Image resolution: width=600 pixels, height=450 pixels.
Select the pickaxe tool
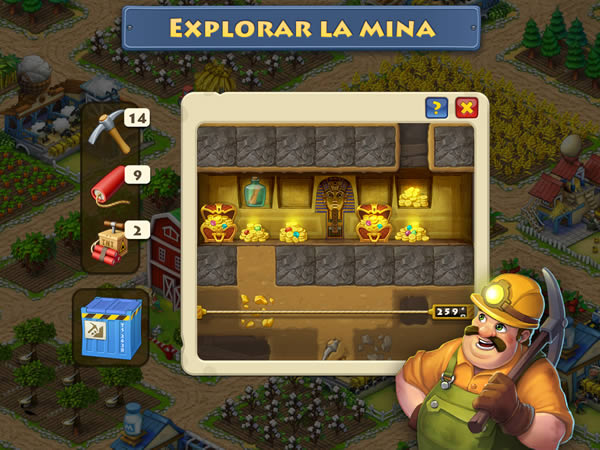(x=107, y=129)
